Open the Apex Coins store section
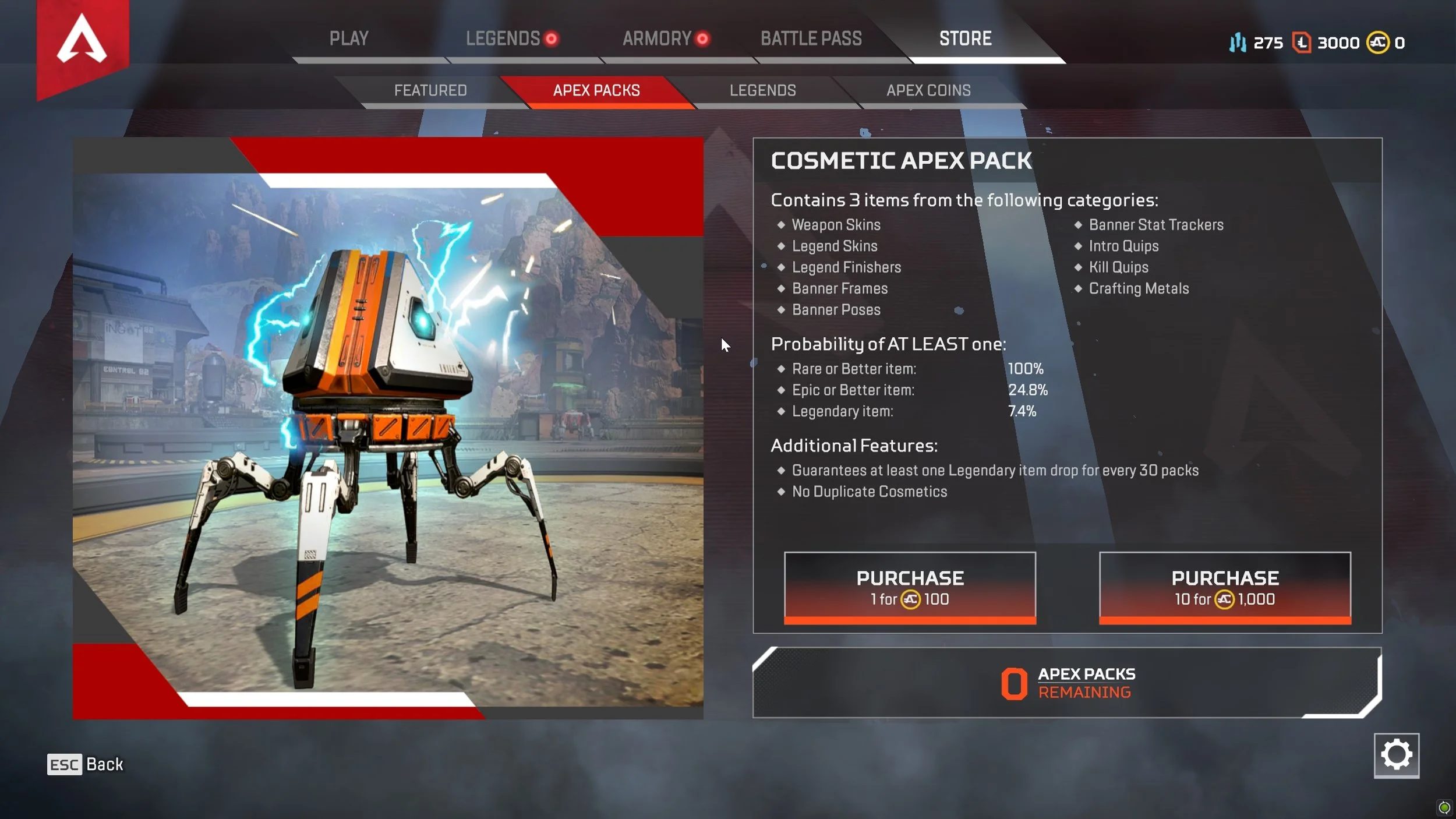1456x819 pixels. click(928, 90)
